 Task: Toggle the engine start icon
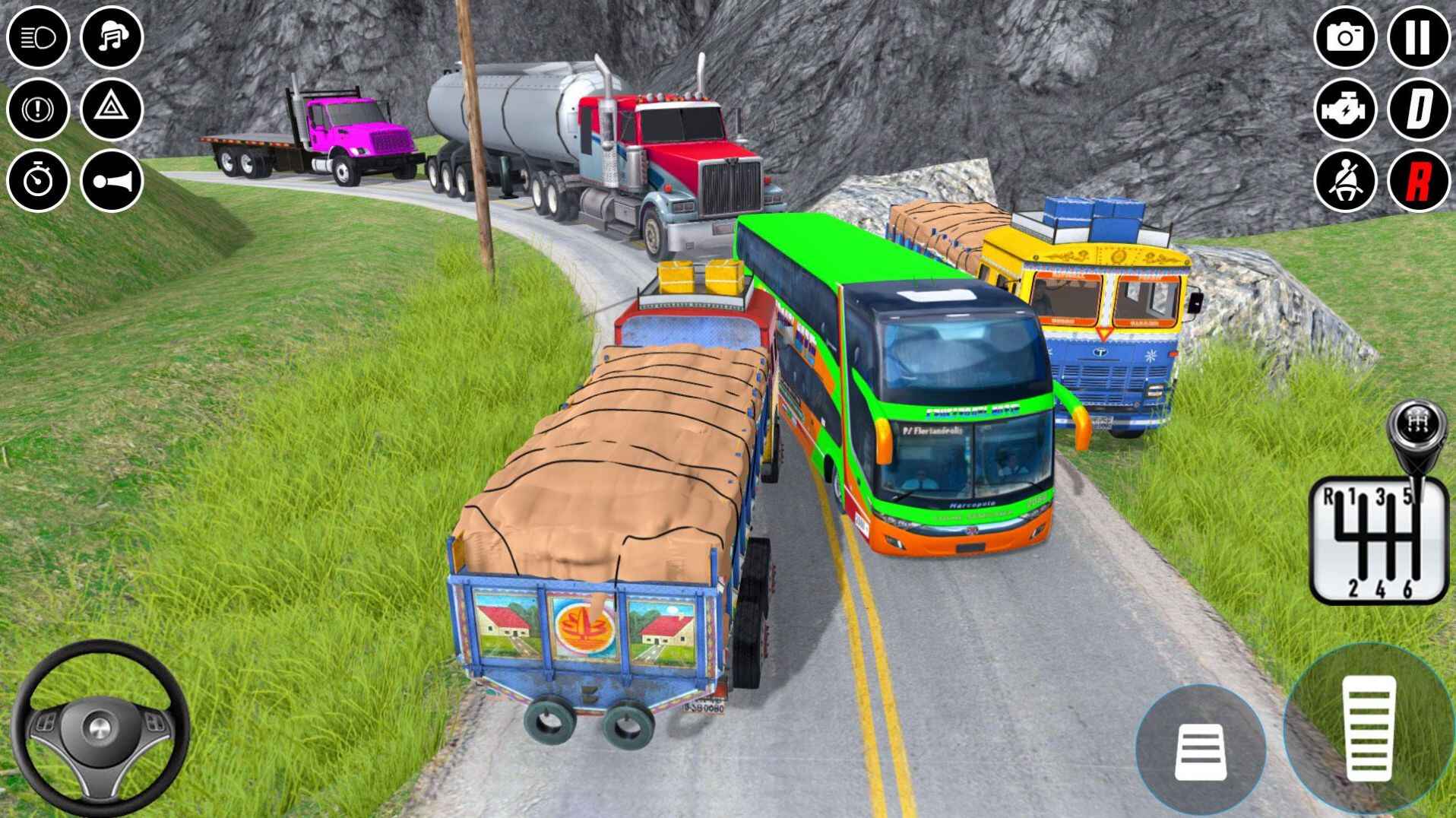[x=1345, y=109]
